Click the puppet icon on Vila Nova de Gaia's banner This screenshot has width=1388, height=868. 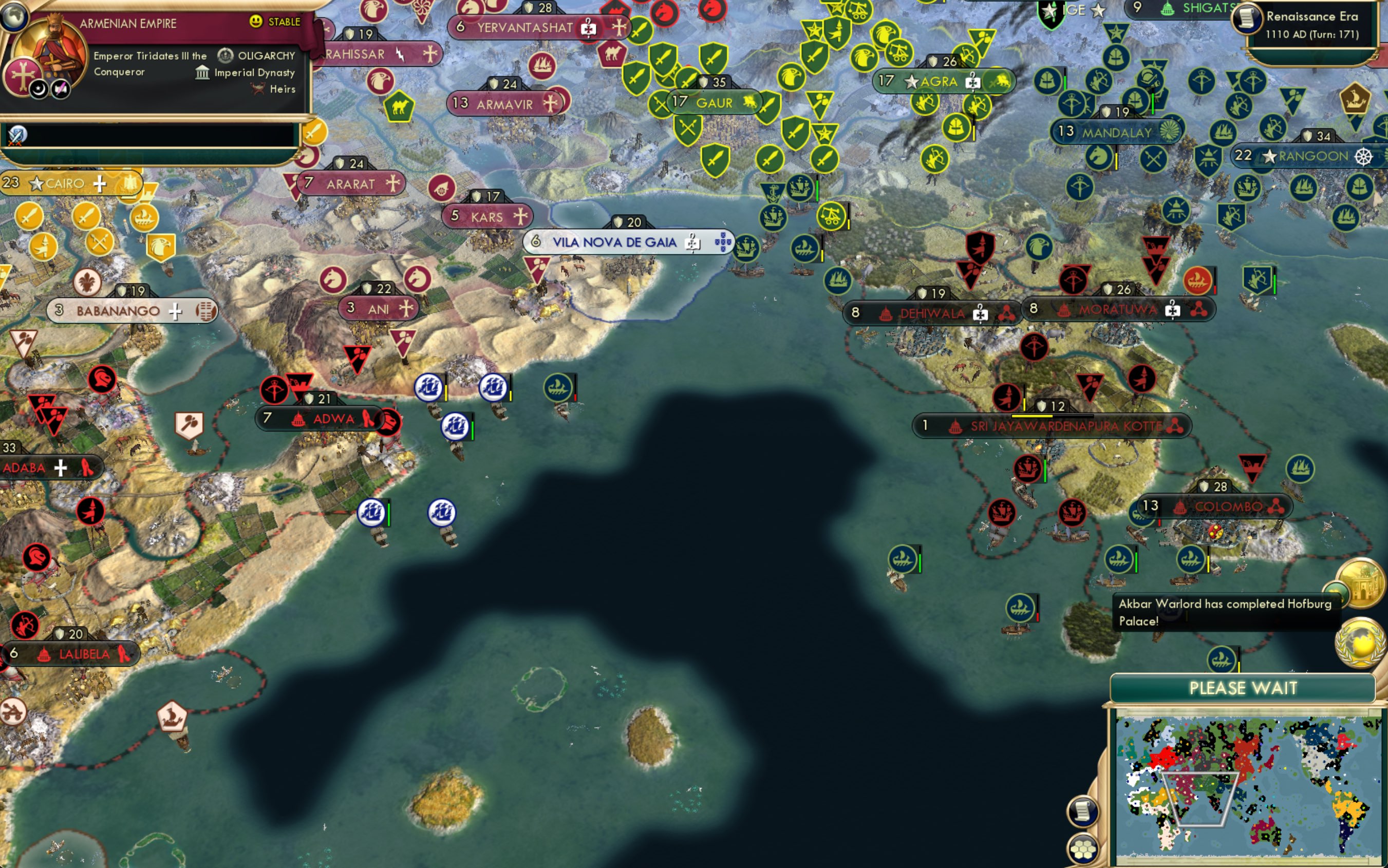[693, 243]
